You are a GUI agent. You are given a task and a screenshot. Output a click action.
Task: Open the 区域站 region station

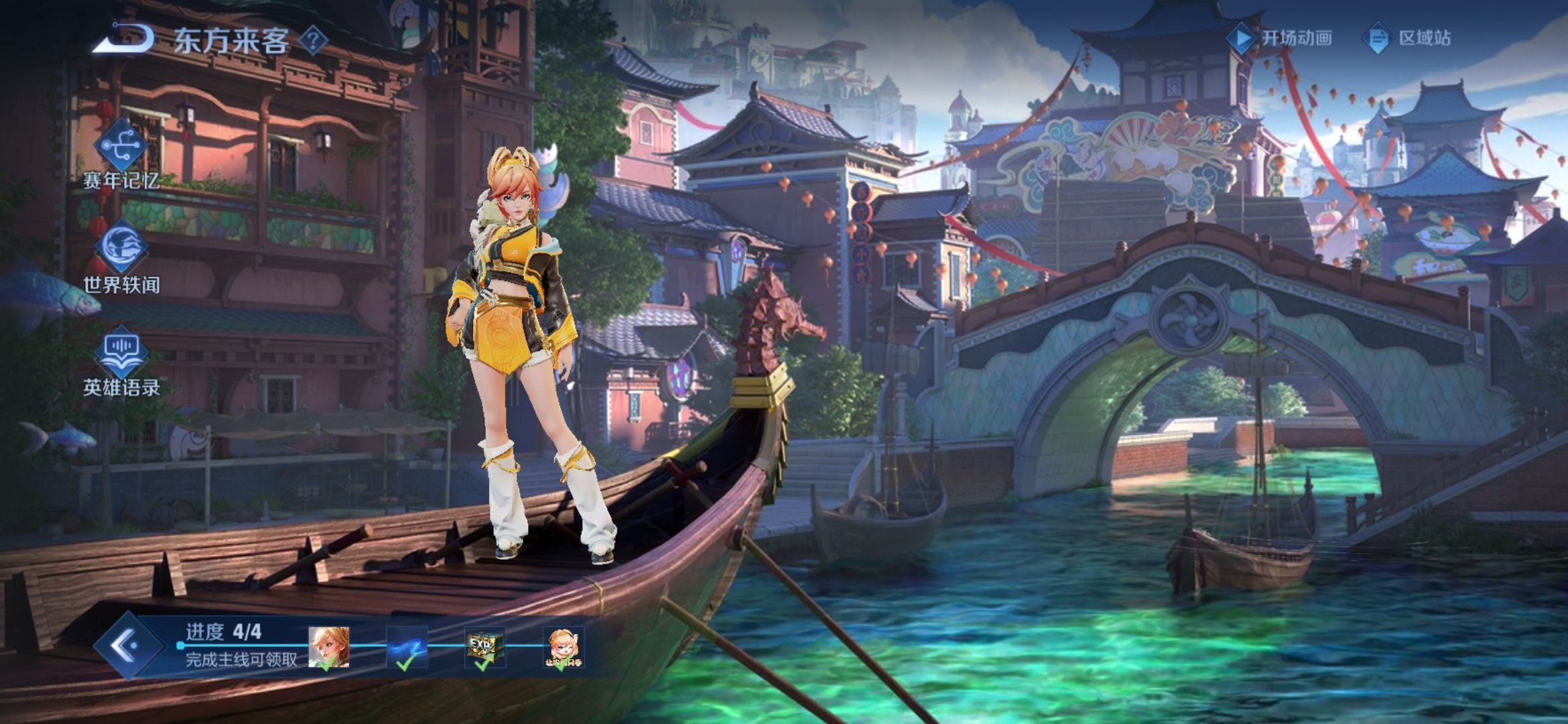1407,38
